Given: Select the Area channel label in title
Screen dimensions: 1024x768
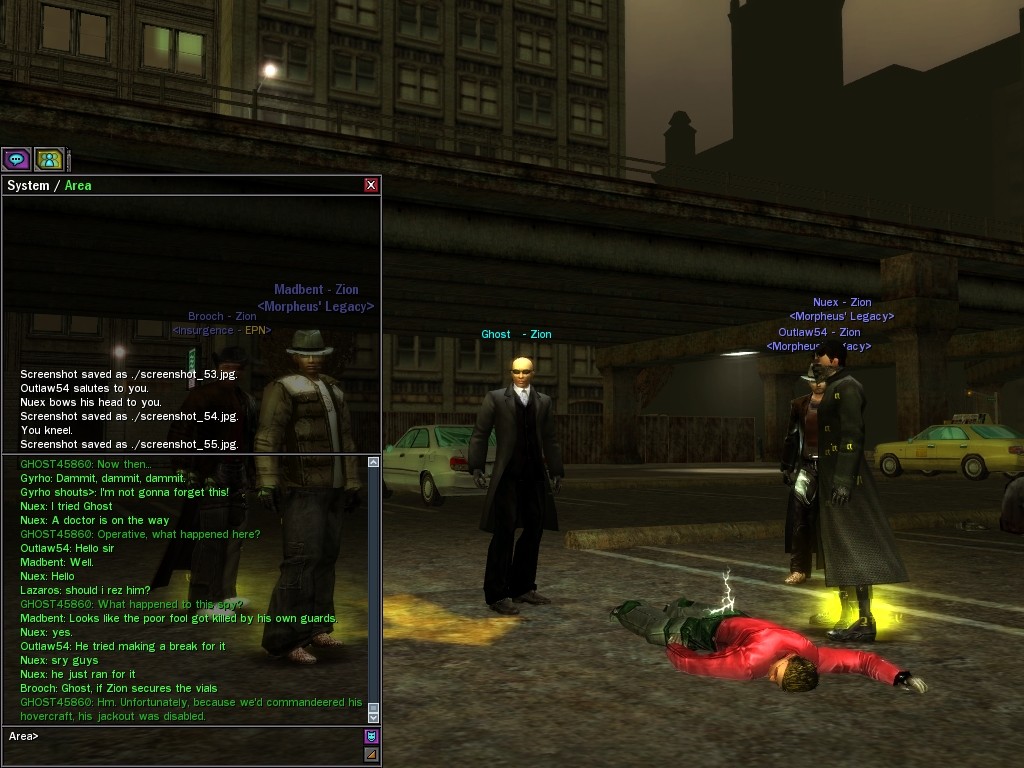Looking at the screenshot, I should [78, 186].
